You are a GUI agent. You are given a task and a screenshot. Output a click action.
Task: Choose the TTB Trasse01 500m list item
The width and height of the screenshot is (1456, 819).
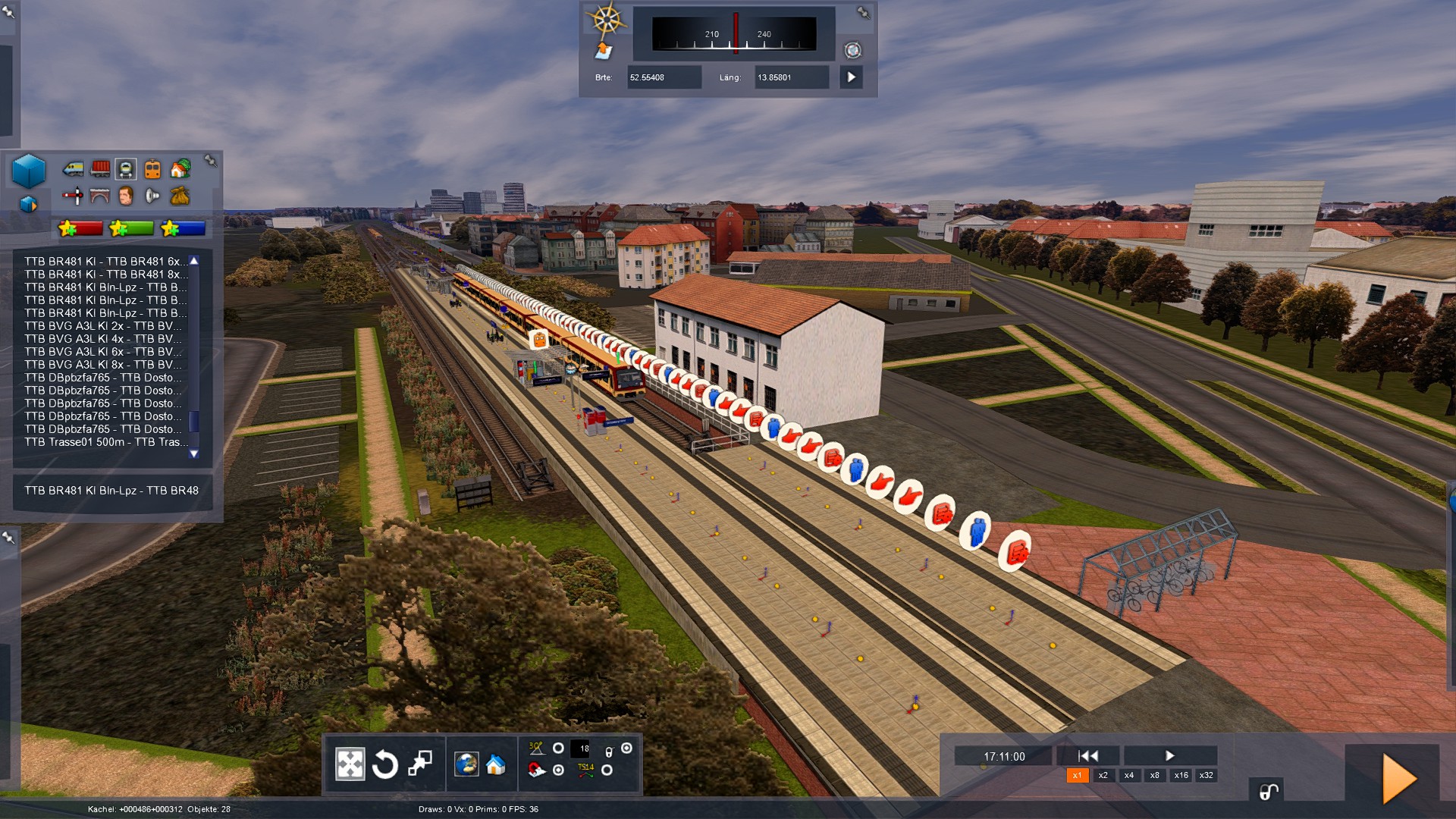click(106, 442)
